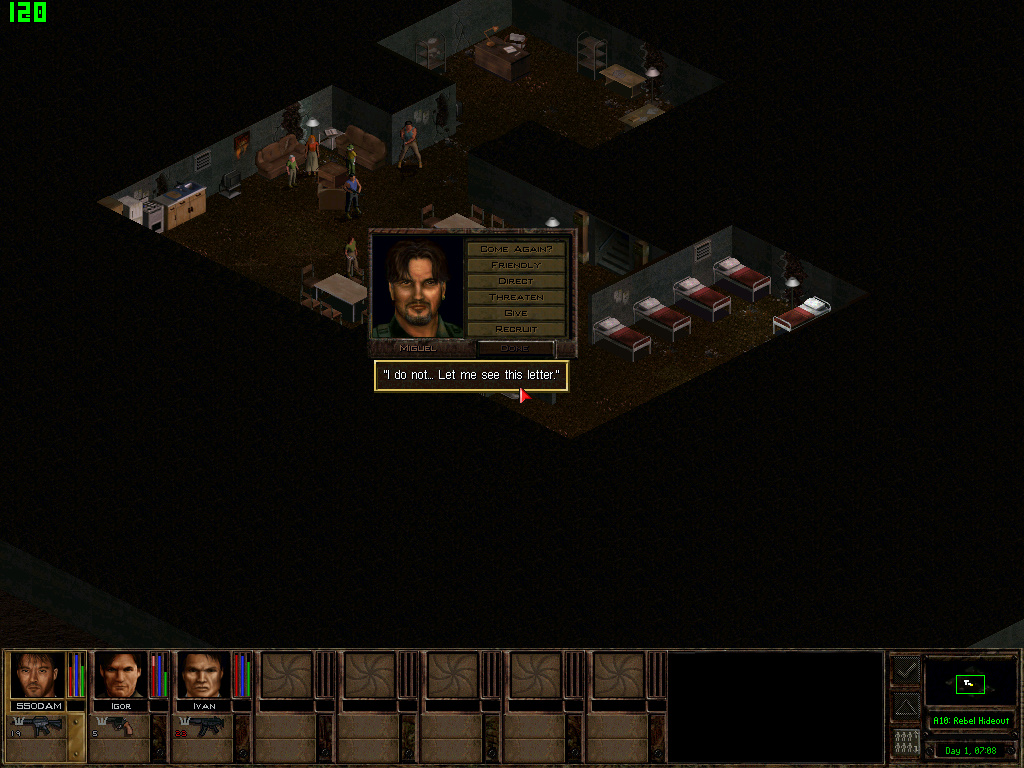Click the sector overview minimap
Screen dimensions: 1024x768
point(970,683)
